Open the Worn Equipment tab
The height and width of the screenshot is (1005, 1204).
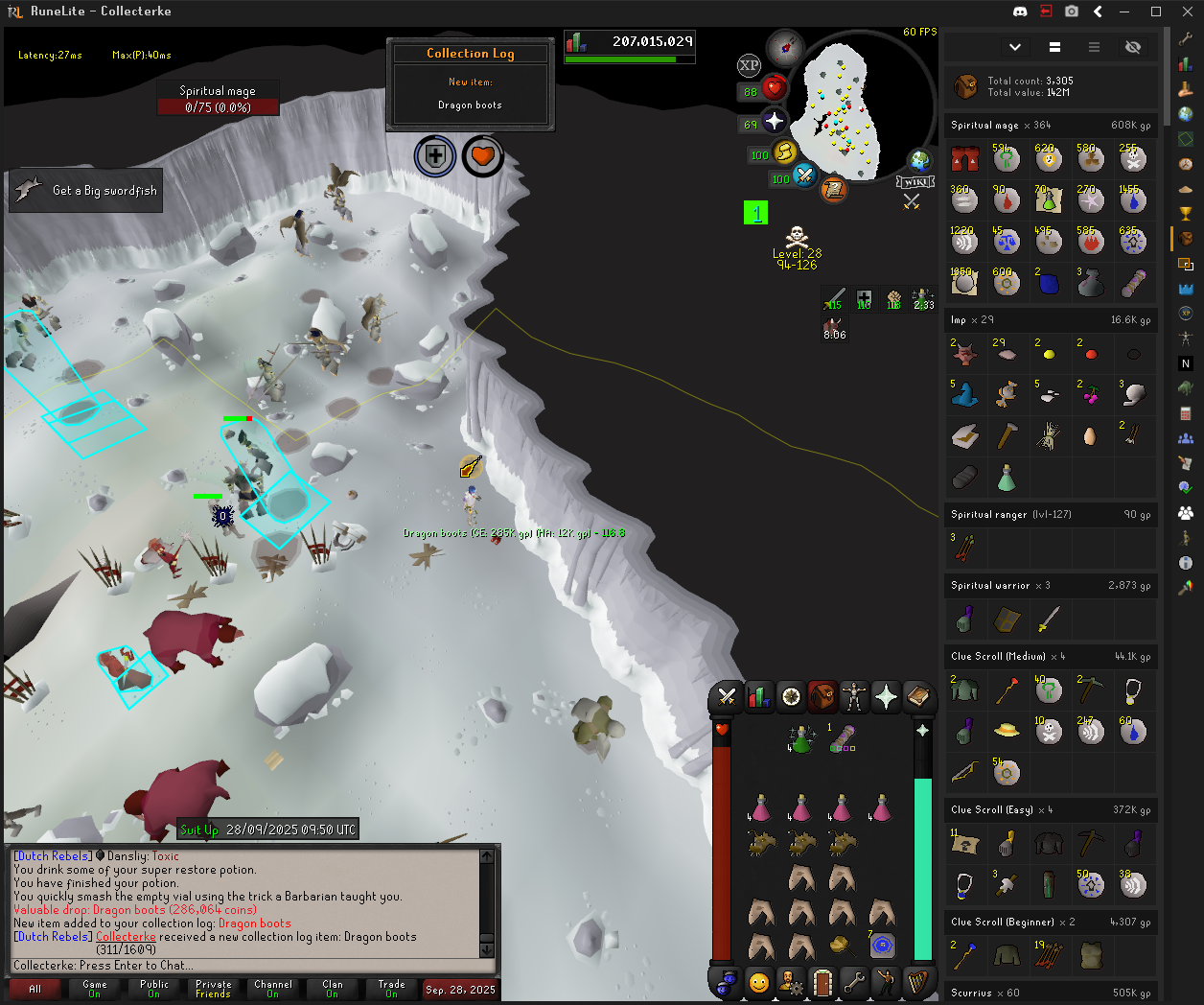point(854,696)
